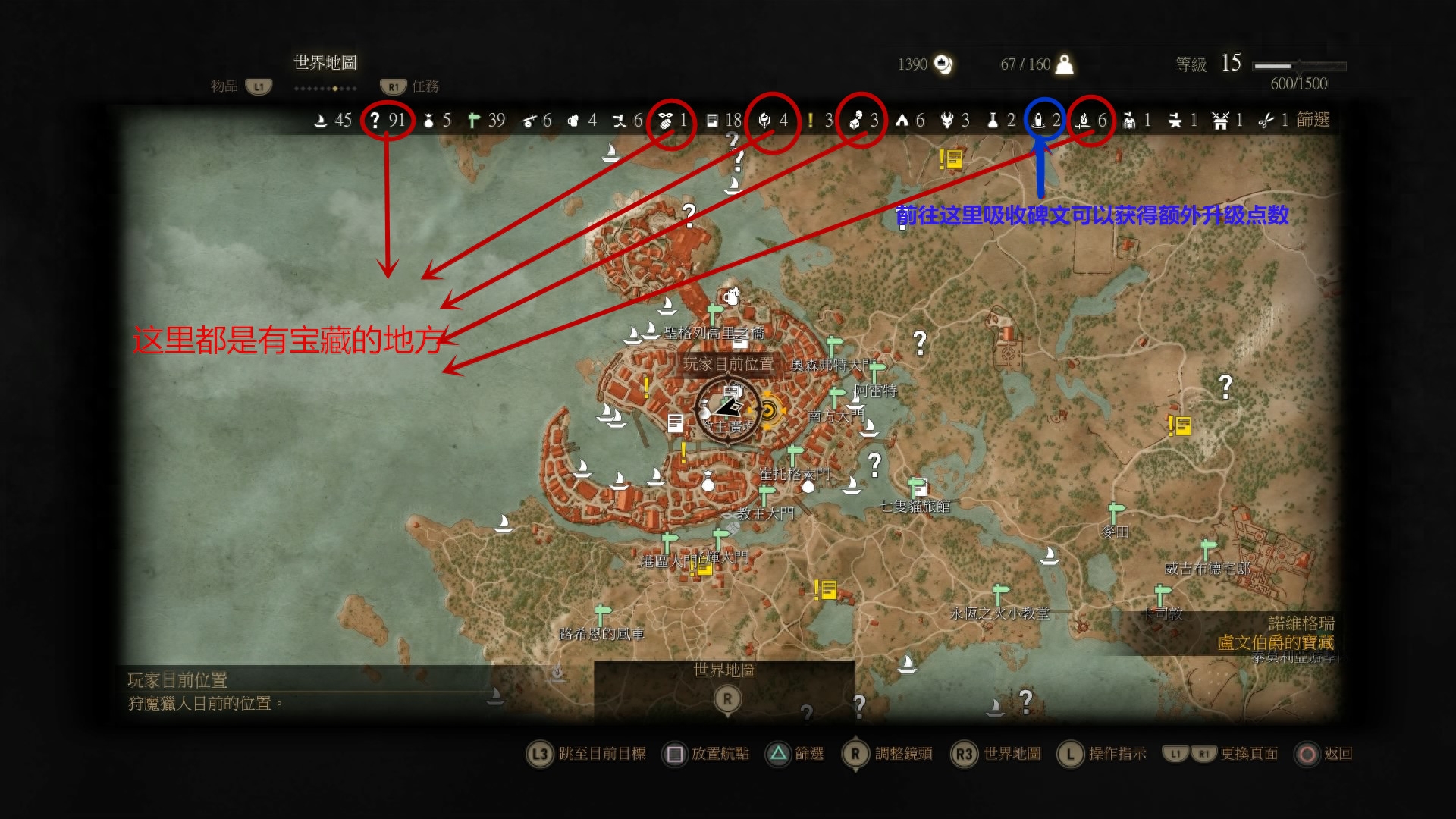The height and width of the screenshot is (819, 1456).
Task: Select the 路希恩的風車 fast-travel signpost
Action: point(603,614)
